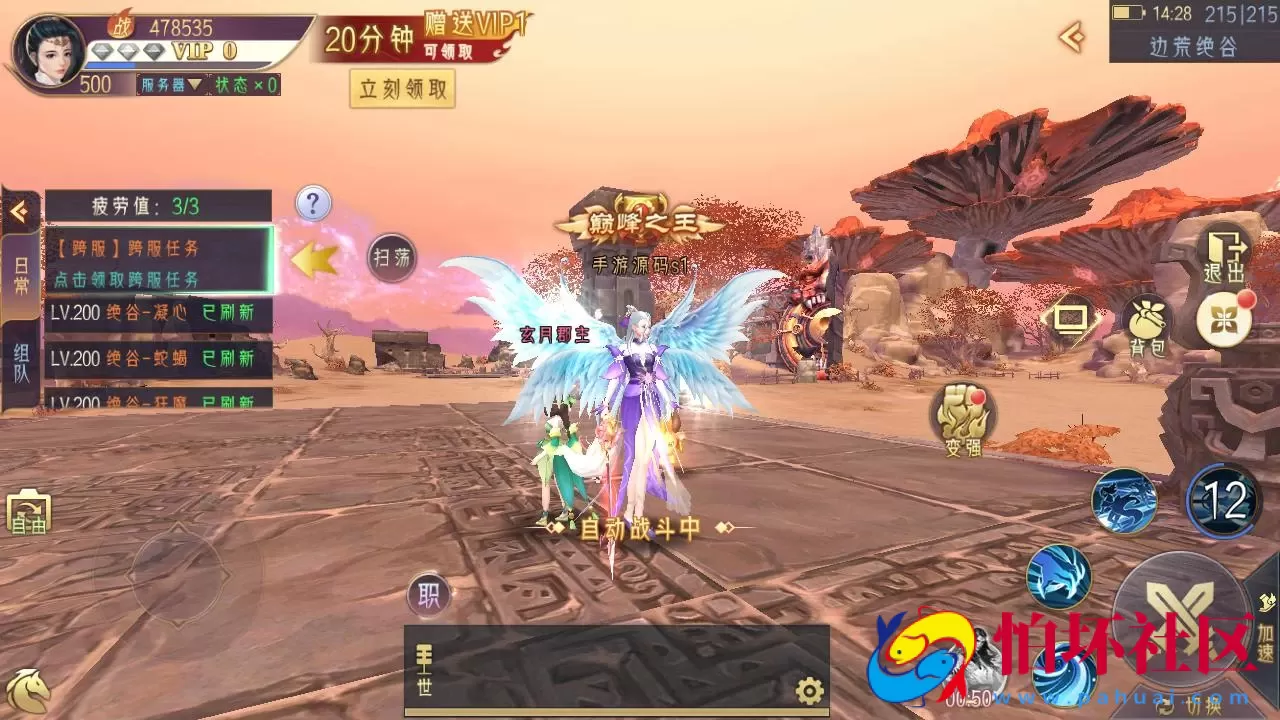Collapse the HUD with top-right chevron

point(1072,39)
